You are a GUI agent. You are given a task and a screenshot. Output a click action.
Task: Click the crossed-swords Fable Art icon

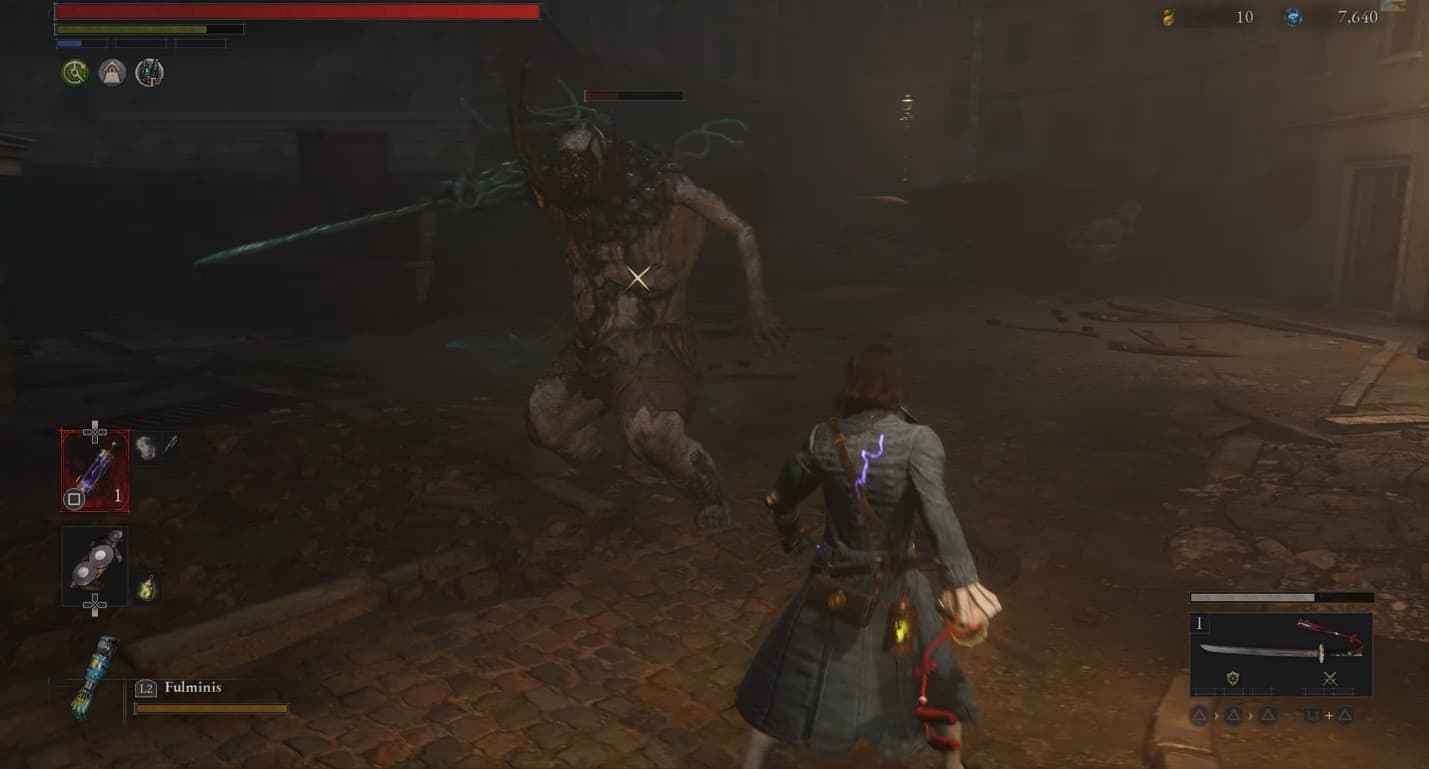click(1330, 679)
